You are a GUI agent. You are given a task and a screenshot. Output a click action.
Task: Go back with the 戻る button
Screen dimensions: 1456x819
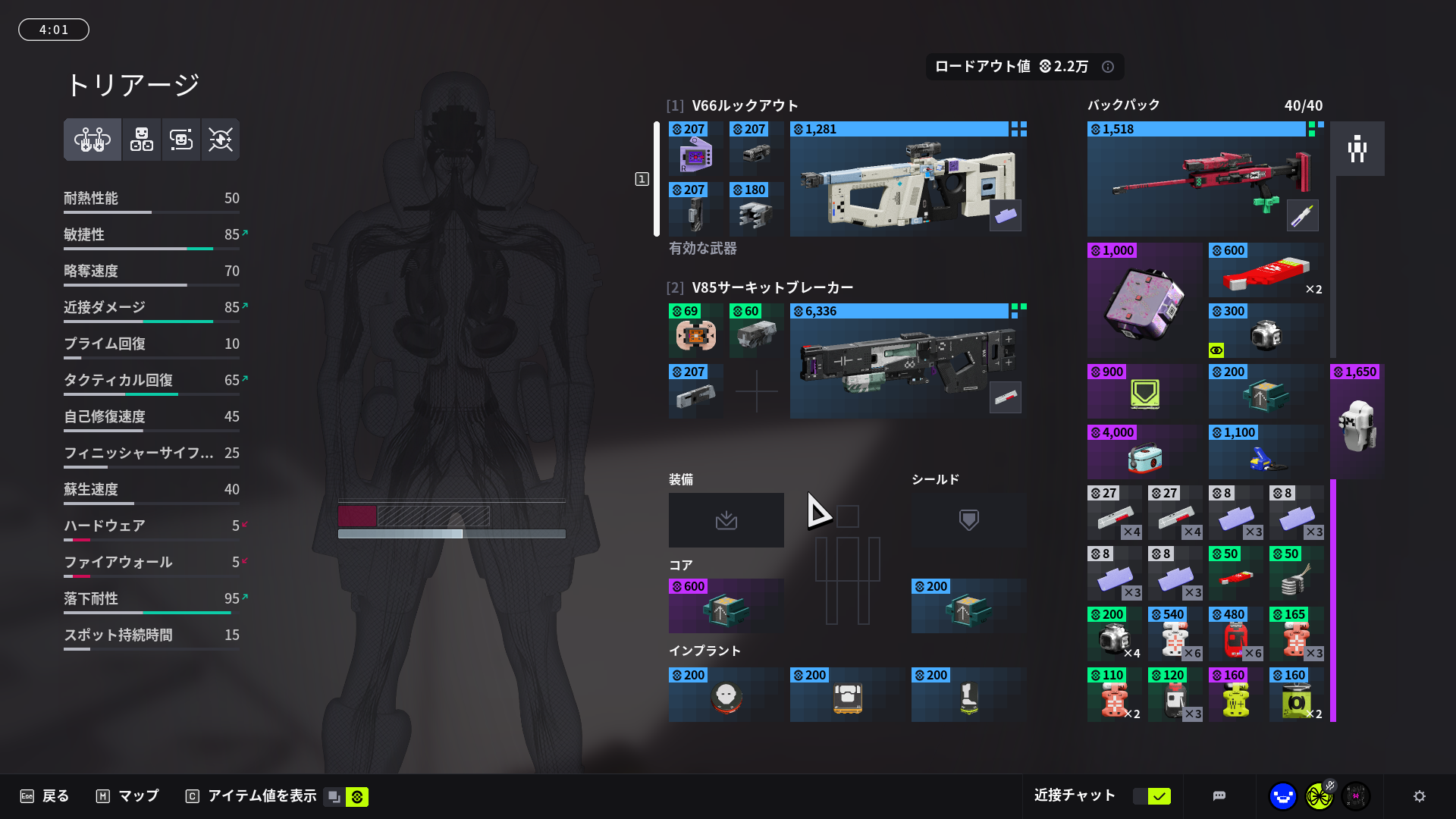(45, 796)
